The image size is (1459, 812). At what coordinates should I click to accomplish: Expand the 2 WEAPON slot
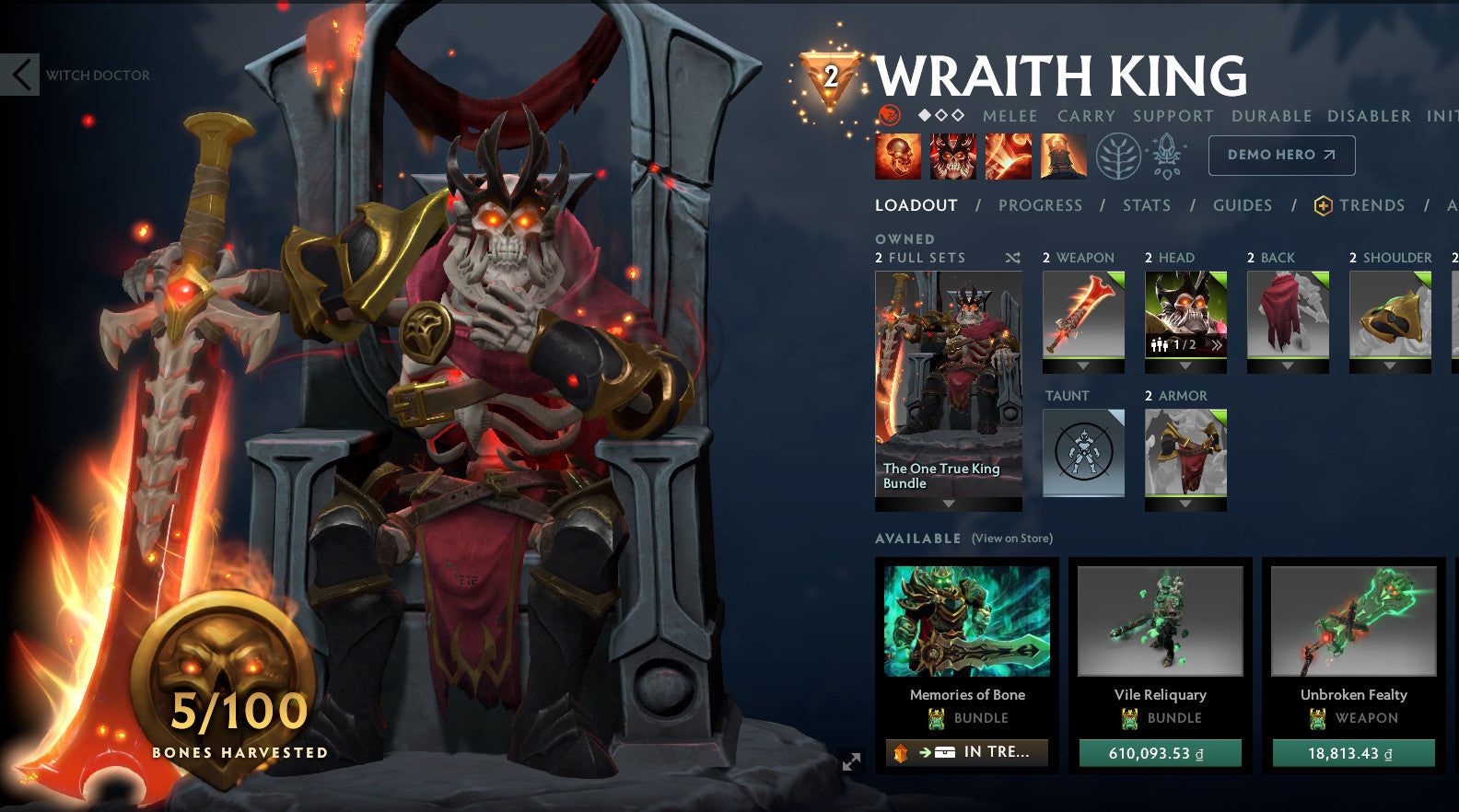pyautogui.click(x=1083, y=365)
